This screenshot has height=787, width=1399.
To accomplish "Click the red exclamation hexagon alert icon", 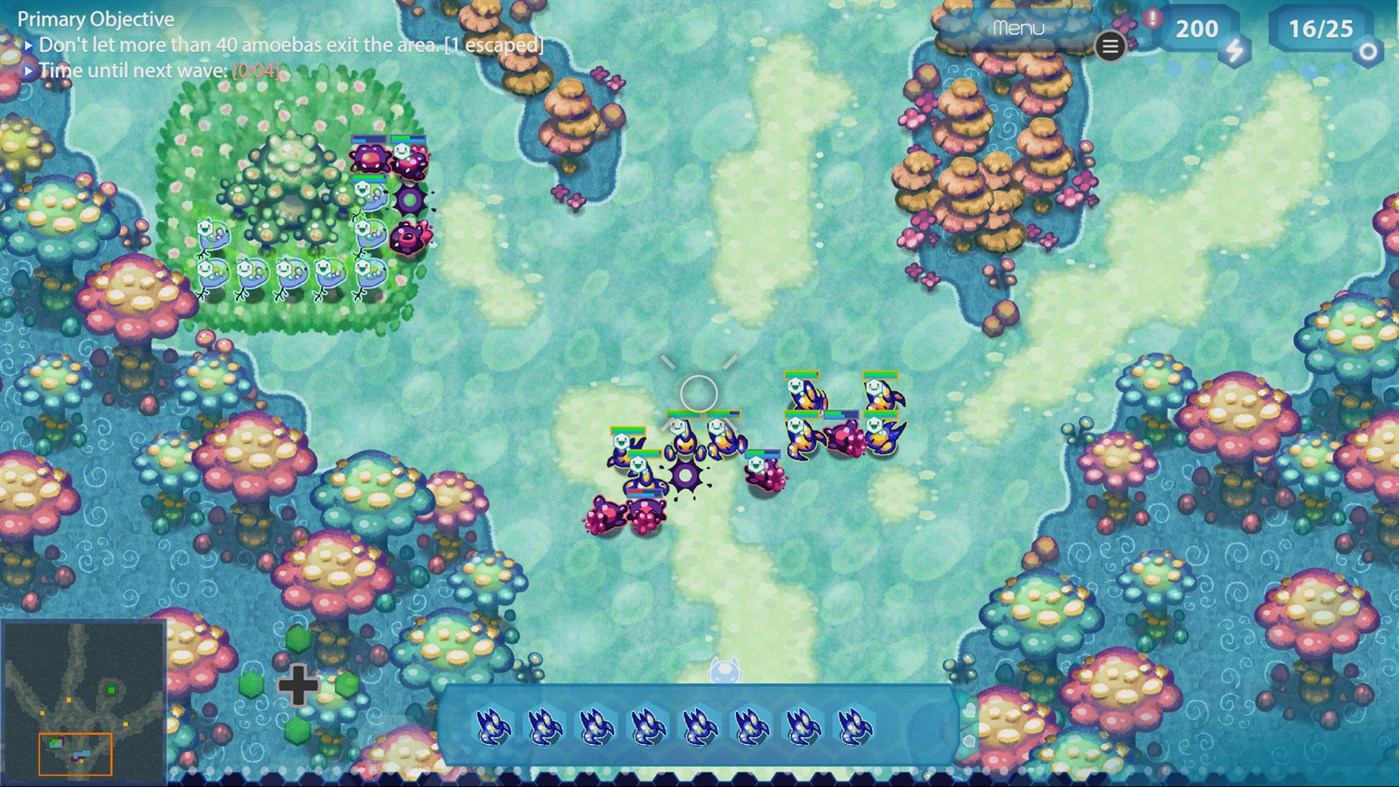I will click(x=1152, y=16).
